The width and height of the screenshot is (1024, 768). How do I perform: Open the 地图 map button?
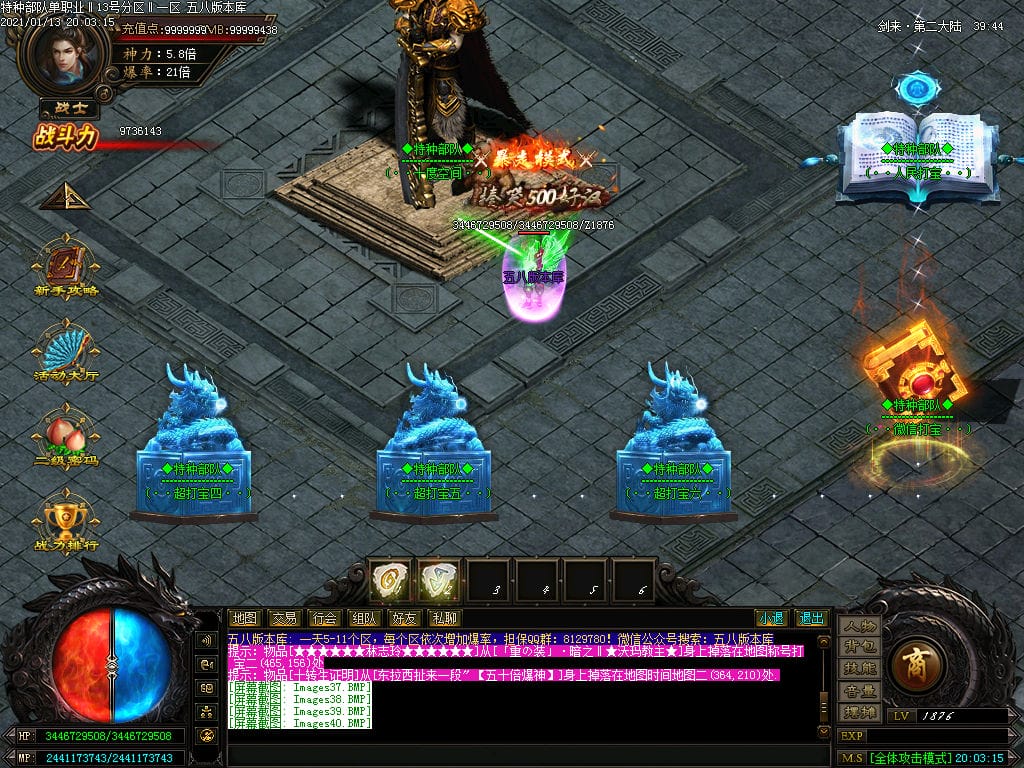244,618
